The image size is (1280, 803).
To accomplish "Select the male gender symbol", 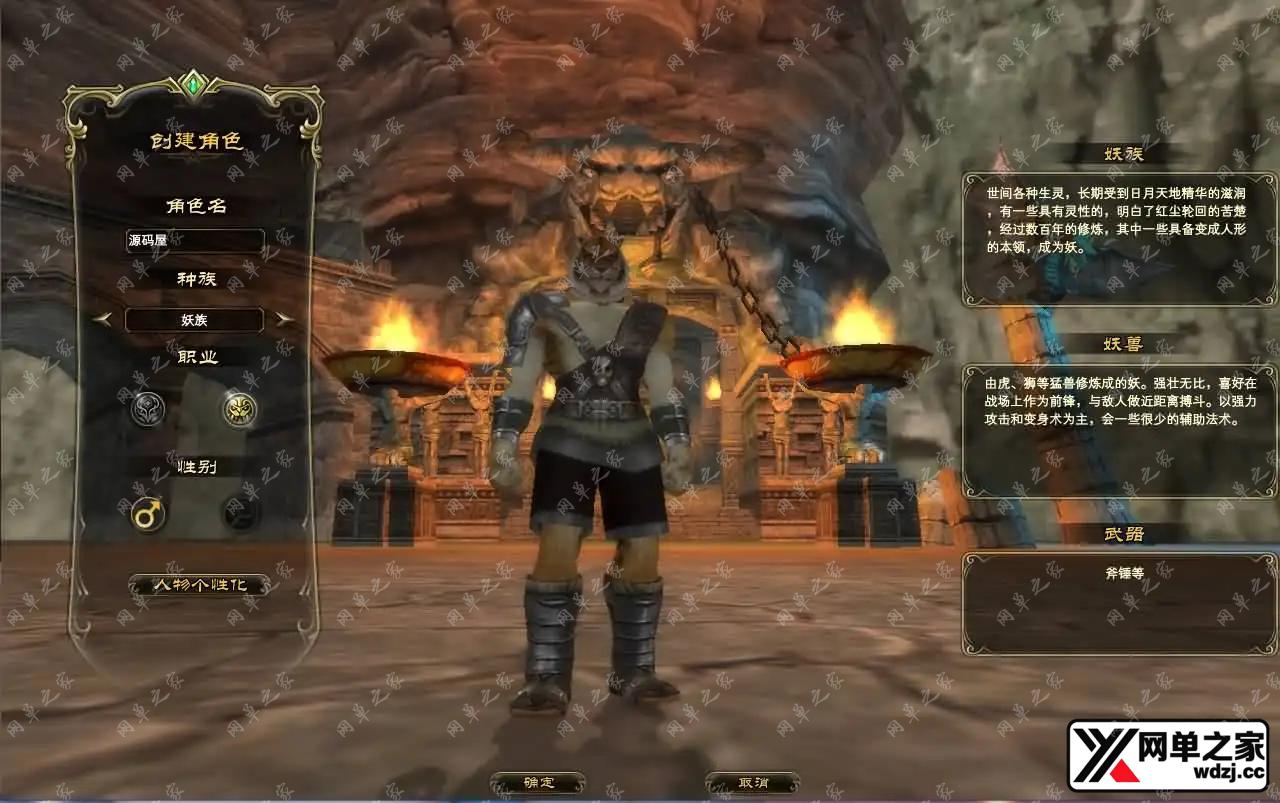I will point(148,515).
